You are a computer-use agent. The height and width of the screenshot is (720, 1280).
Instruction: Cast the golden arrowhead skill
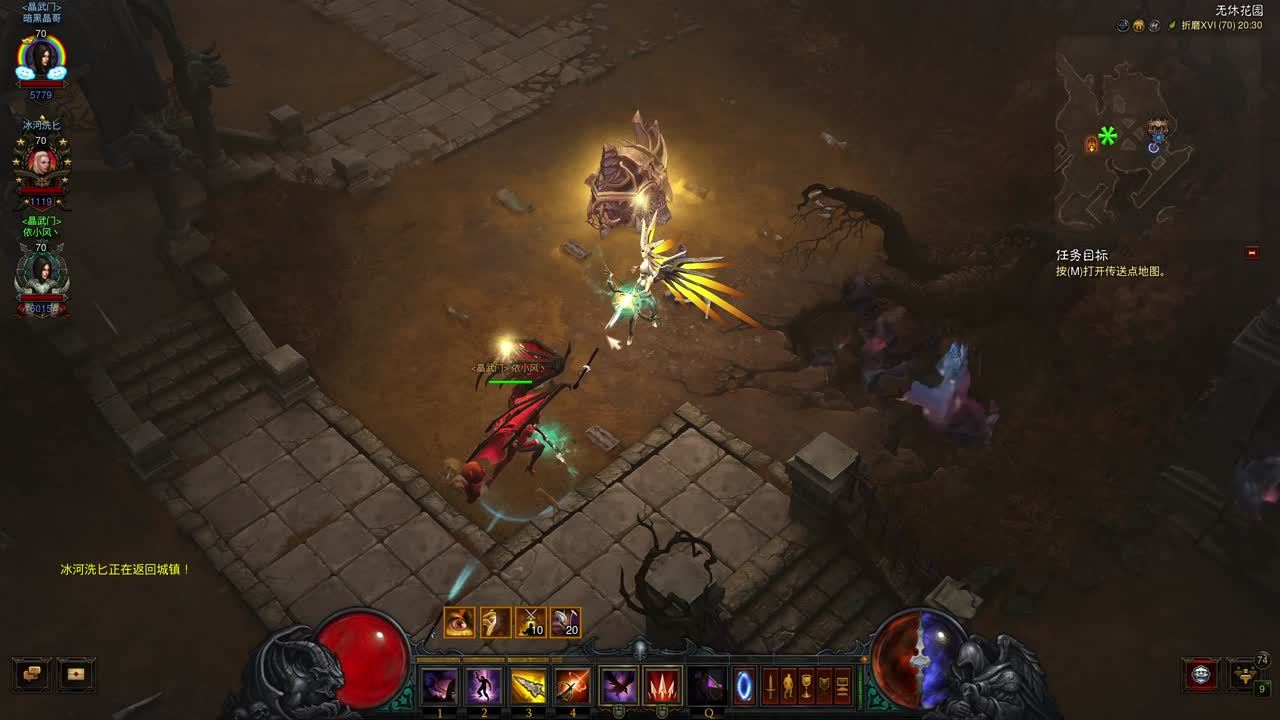pos(528,686)
